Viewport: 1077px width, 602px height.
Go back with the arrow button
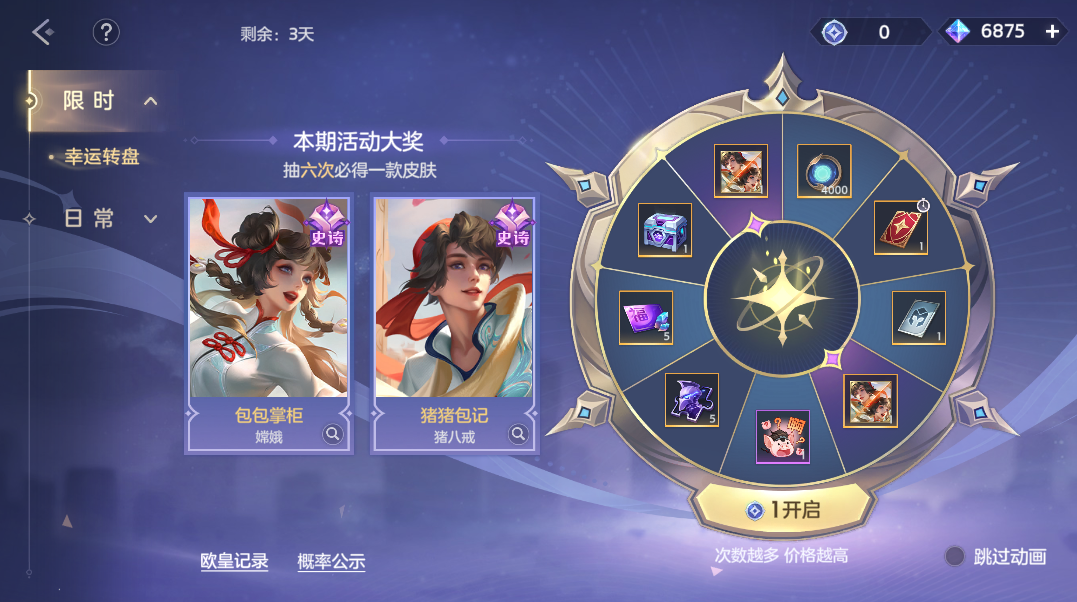pos(42,32)
